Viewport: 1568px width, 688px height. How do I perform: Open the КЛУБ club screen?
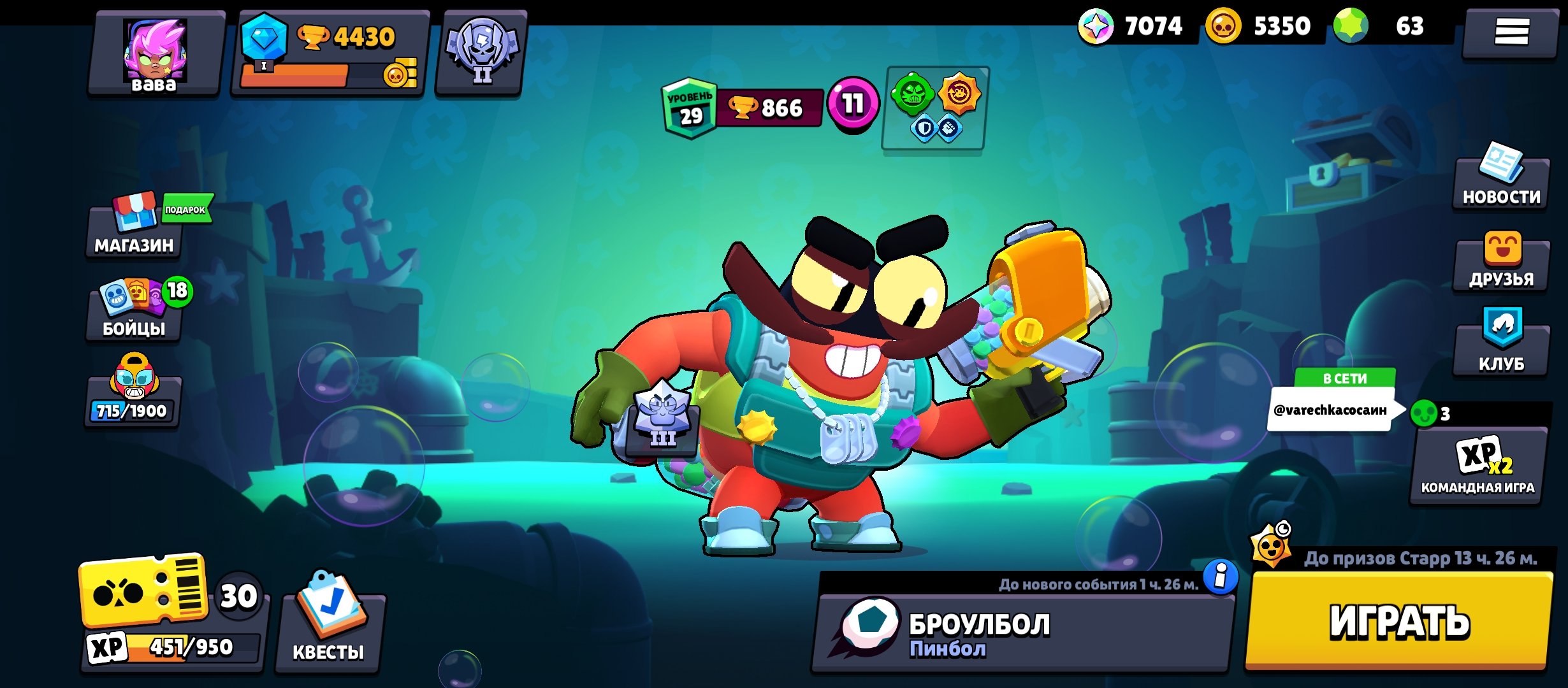click(x=1501, y=344)
